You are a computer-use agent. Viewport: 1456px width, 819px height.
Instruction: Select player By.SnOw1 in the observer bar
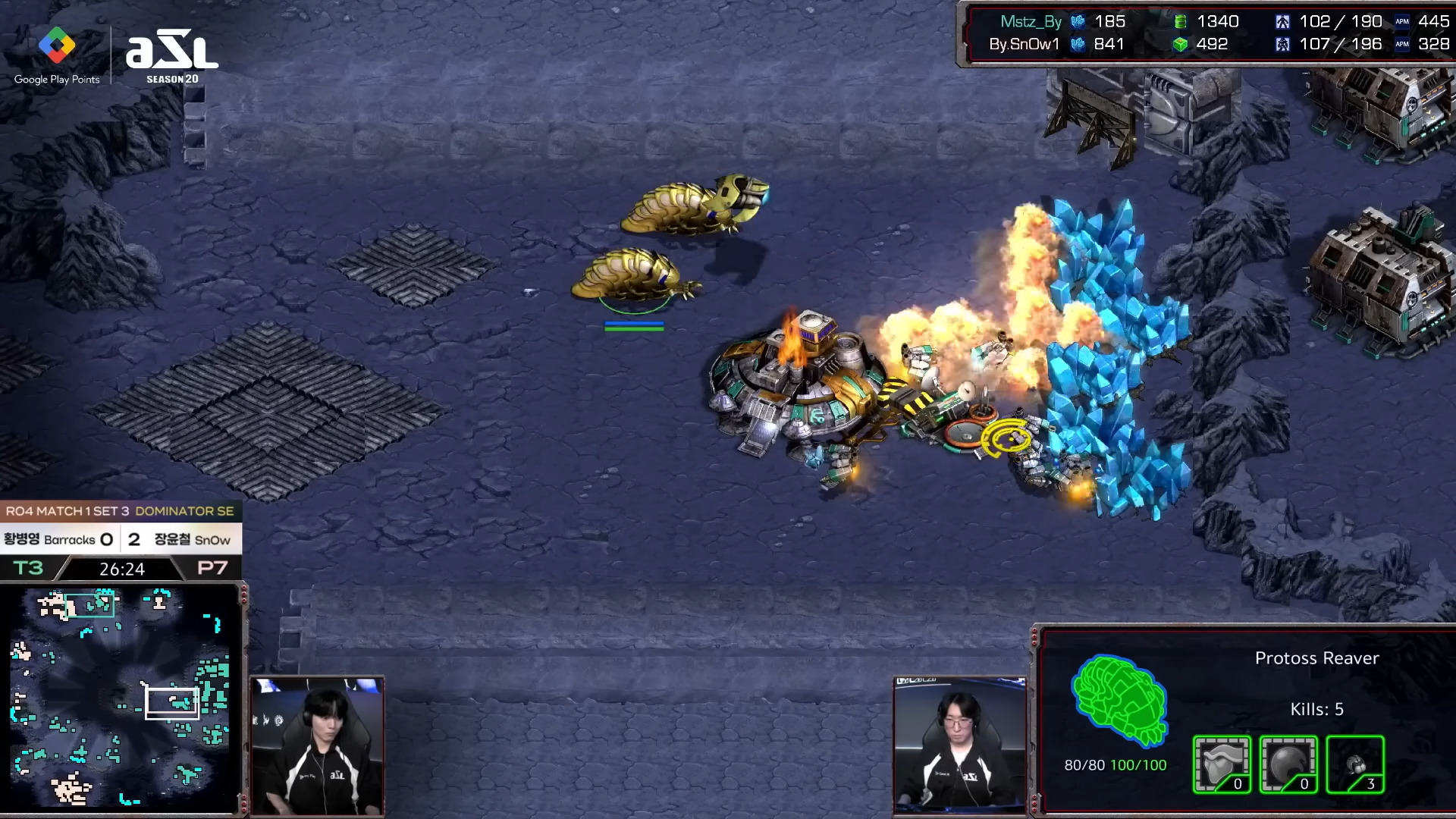pos(1024,44)
